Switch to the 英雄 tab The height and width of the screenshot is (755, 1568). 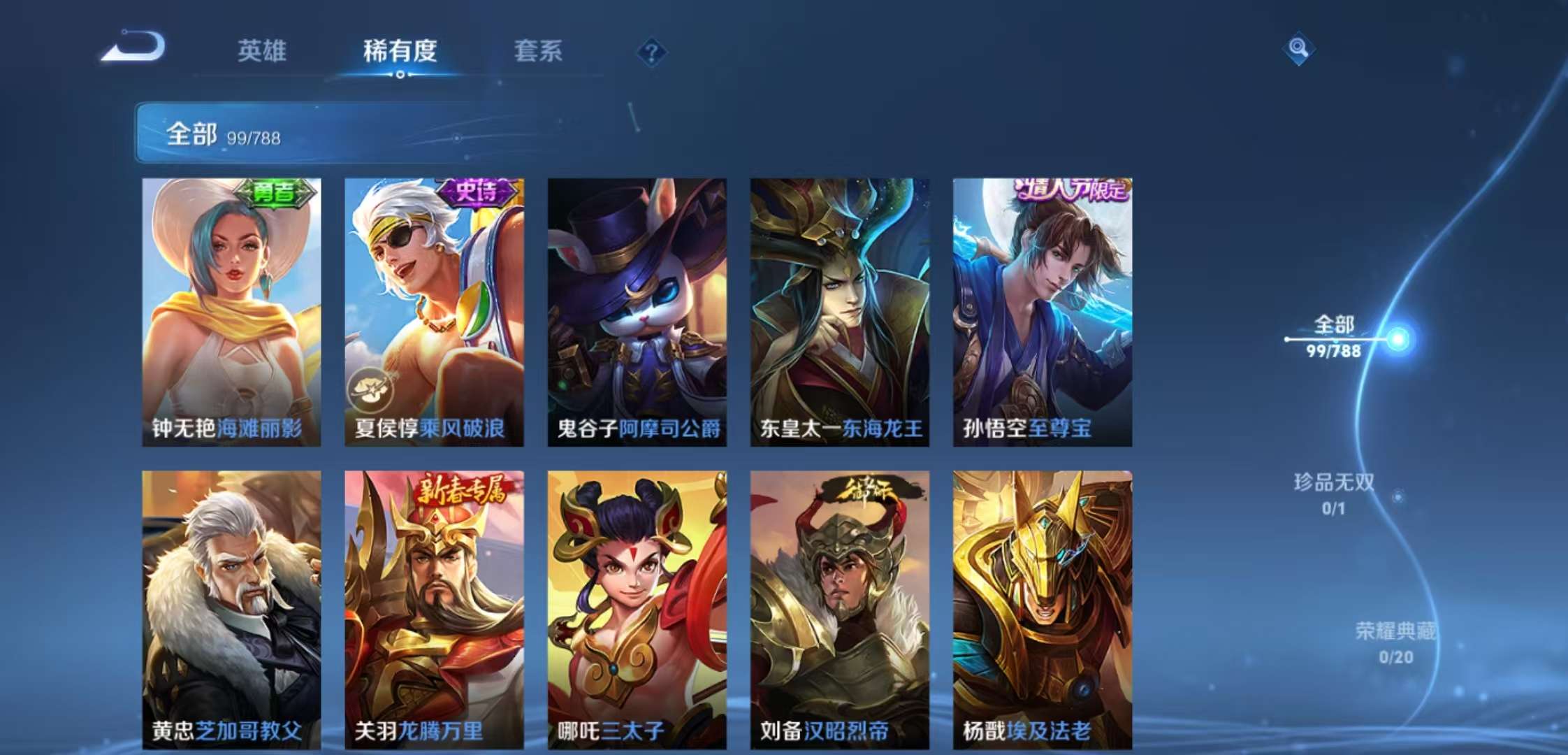262,51
